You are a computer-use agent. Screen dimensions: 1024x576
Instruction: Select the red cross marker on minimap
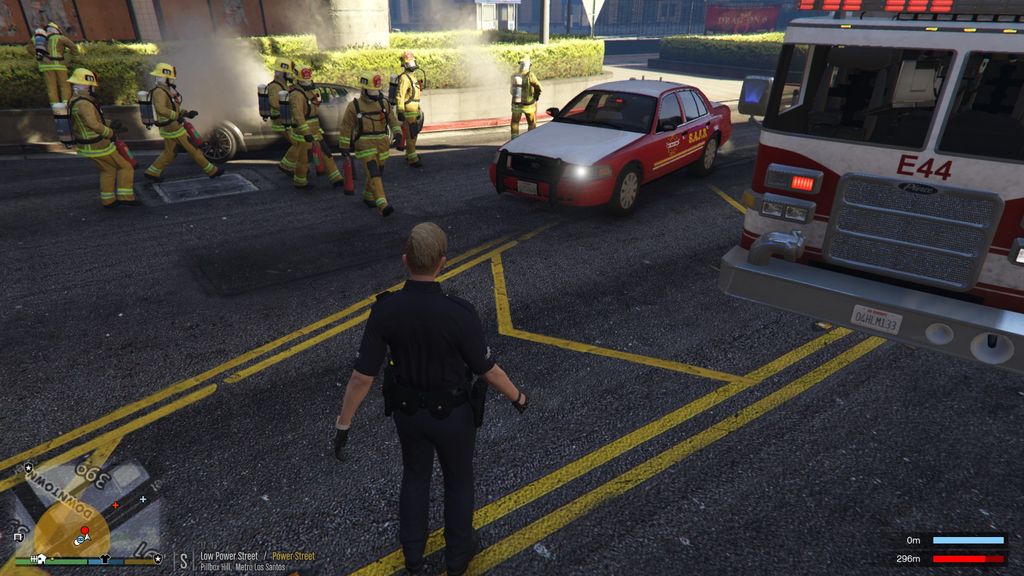pyautogui.click(x=116, y=505)
